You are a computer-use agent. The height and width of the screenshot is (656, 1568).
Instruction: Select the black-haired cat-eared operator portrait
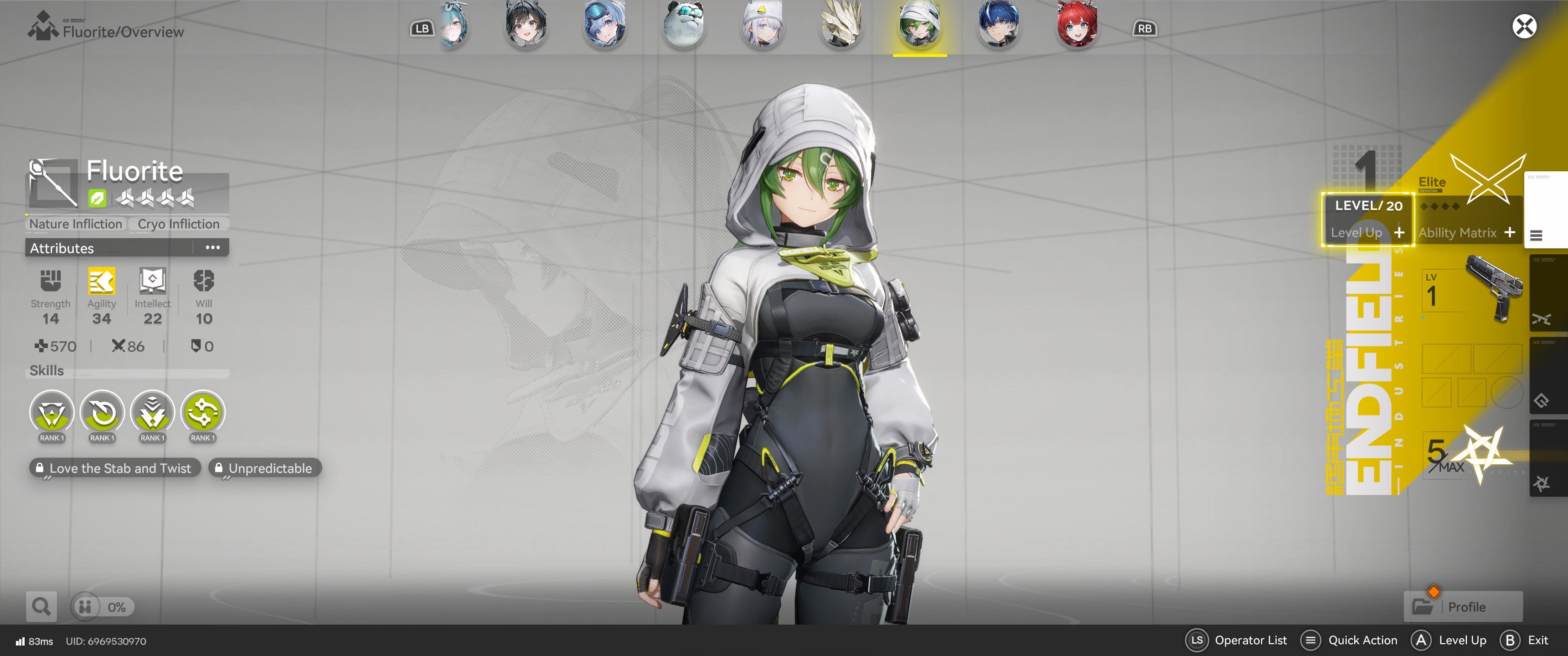[x=526, y=26]
